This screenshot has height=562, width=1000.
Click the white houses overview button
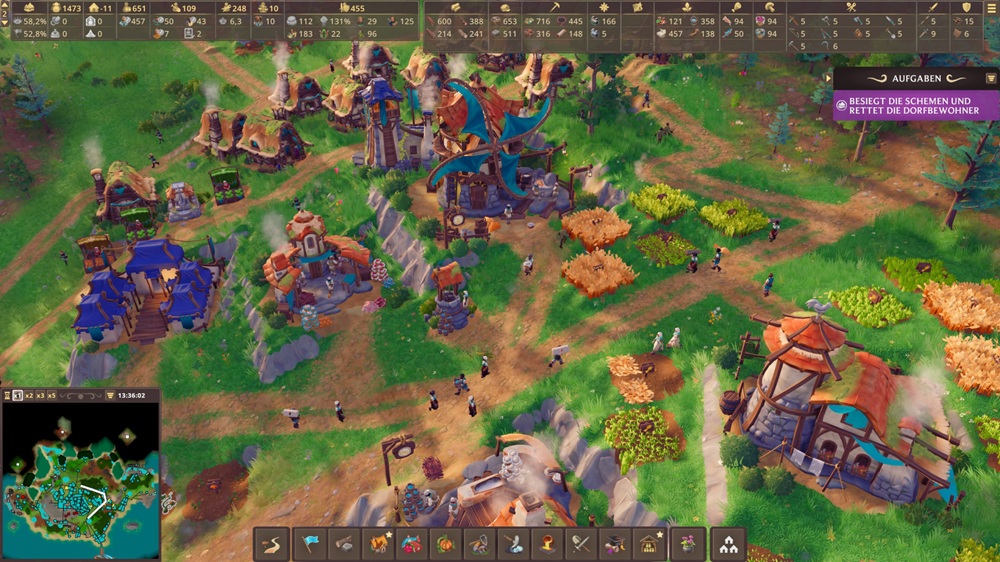pos(728,544)
